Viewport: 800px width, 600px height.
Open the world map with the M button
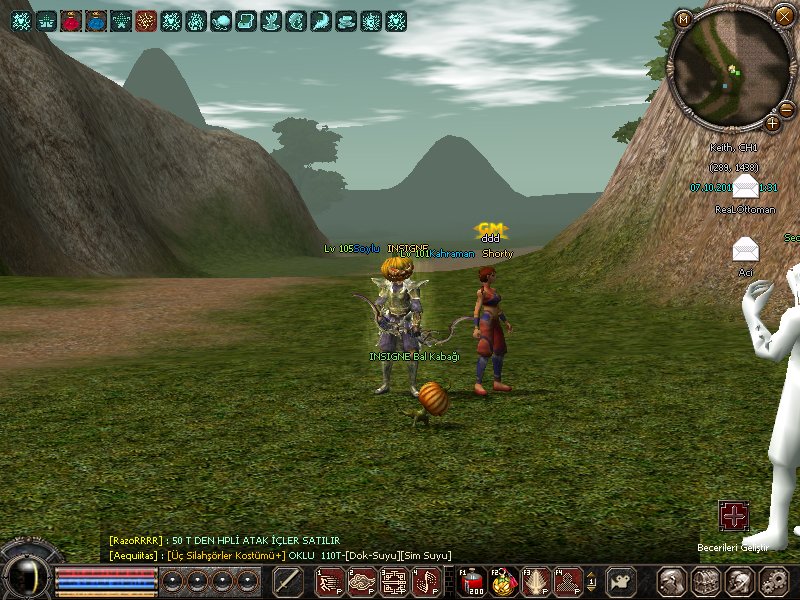[684, 18]
